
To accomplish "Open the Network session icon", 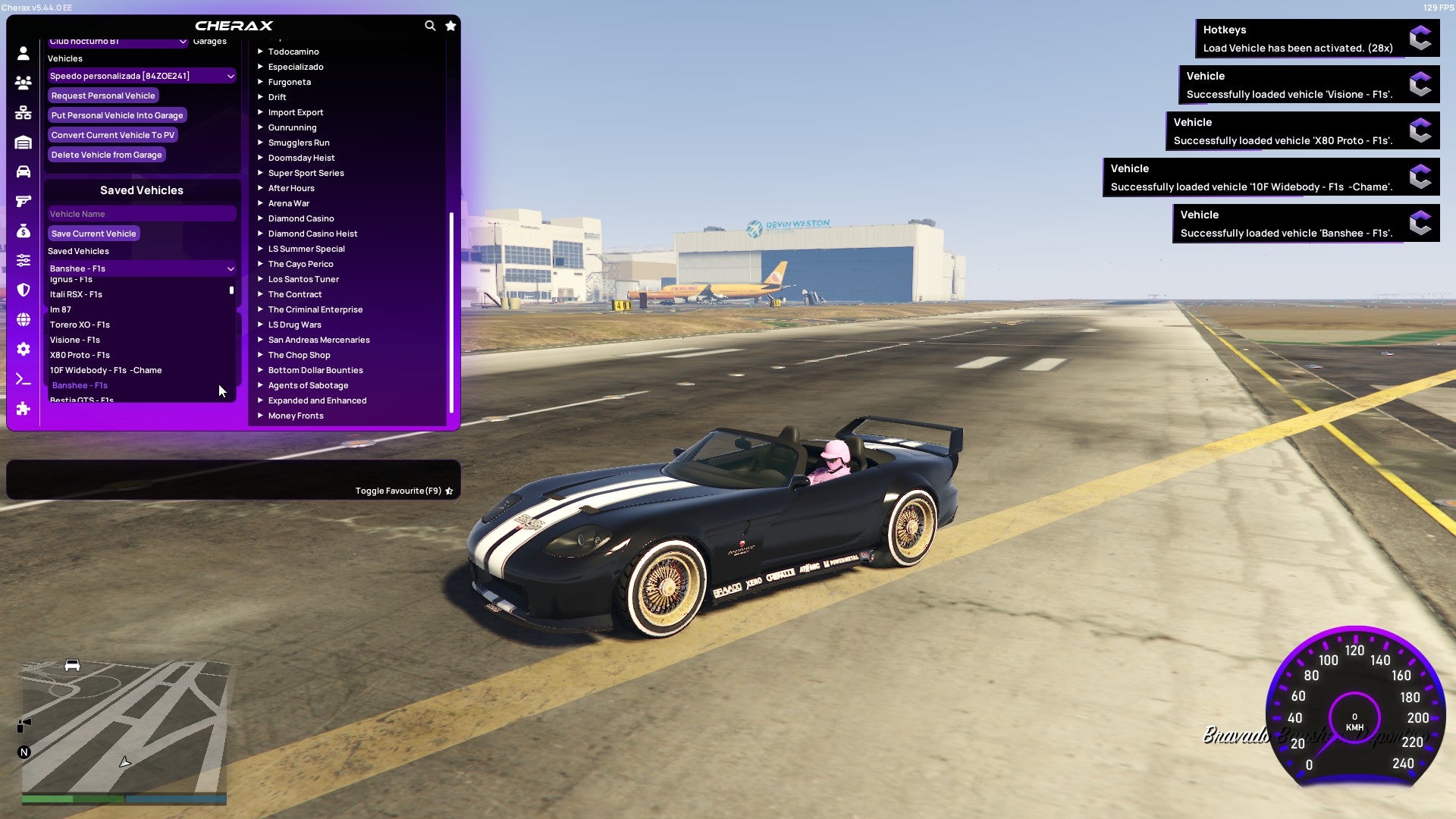I will click(23, 111).
